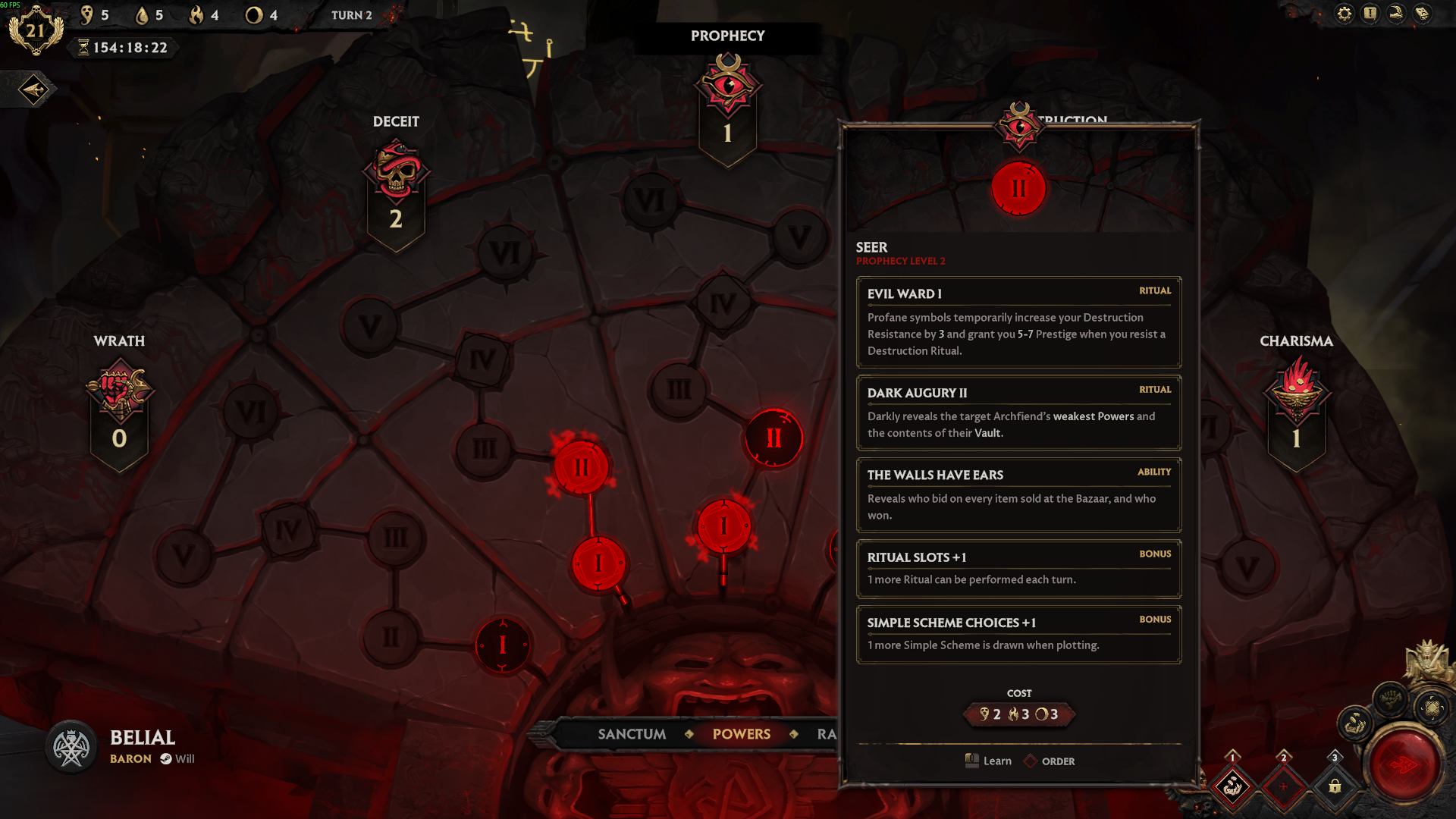Open the gear settings icon

point(1345,14)
